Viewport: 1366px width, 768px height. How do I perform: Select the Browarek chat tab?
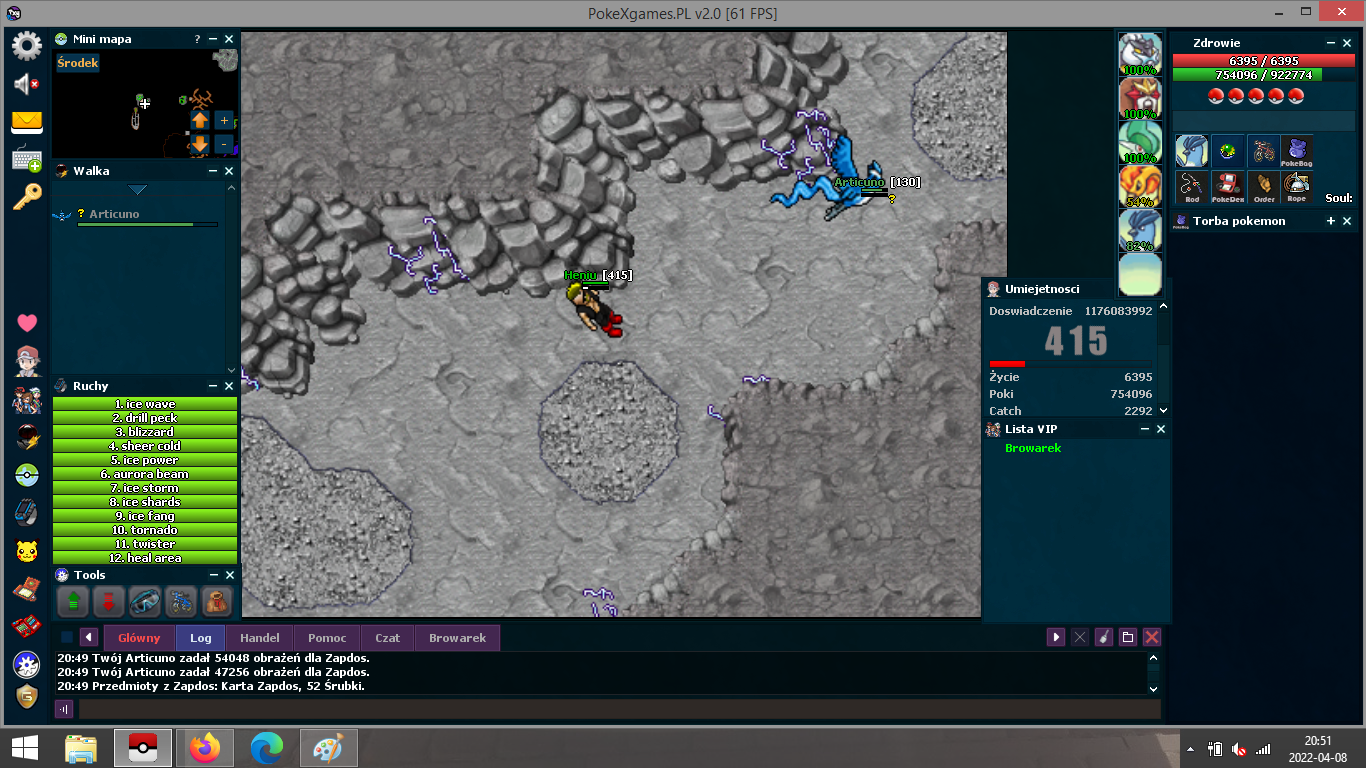click(x=457, y=638)
